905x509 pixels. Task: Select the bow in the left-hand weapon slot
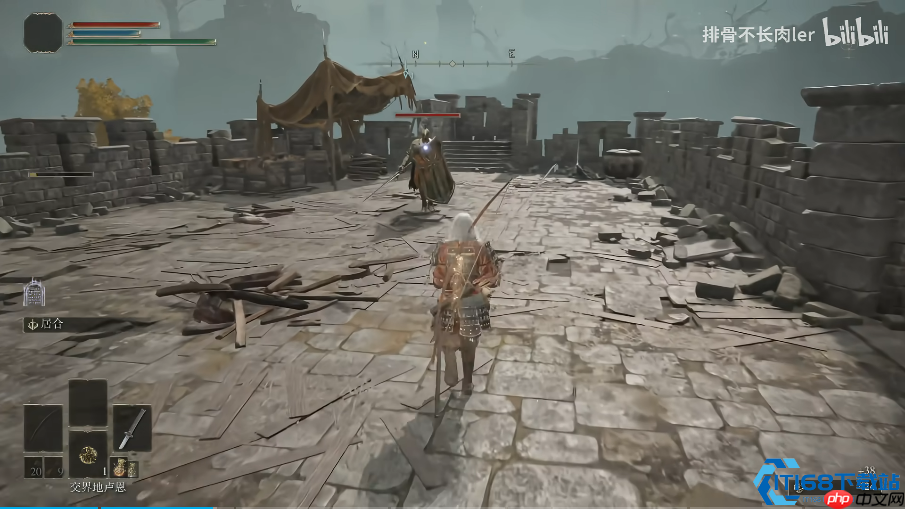click(x=43, y=427)
